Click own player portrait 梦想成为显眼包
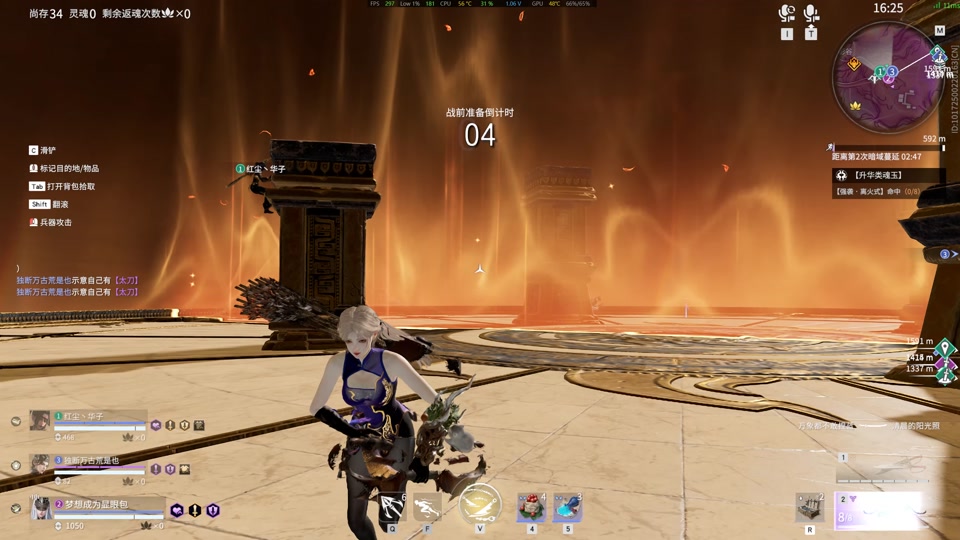This screenshot has width=960, height=540. point(41,509)
